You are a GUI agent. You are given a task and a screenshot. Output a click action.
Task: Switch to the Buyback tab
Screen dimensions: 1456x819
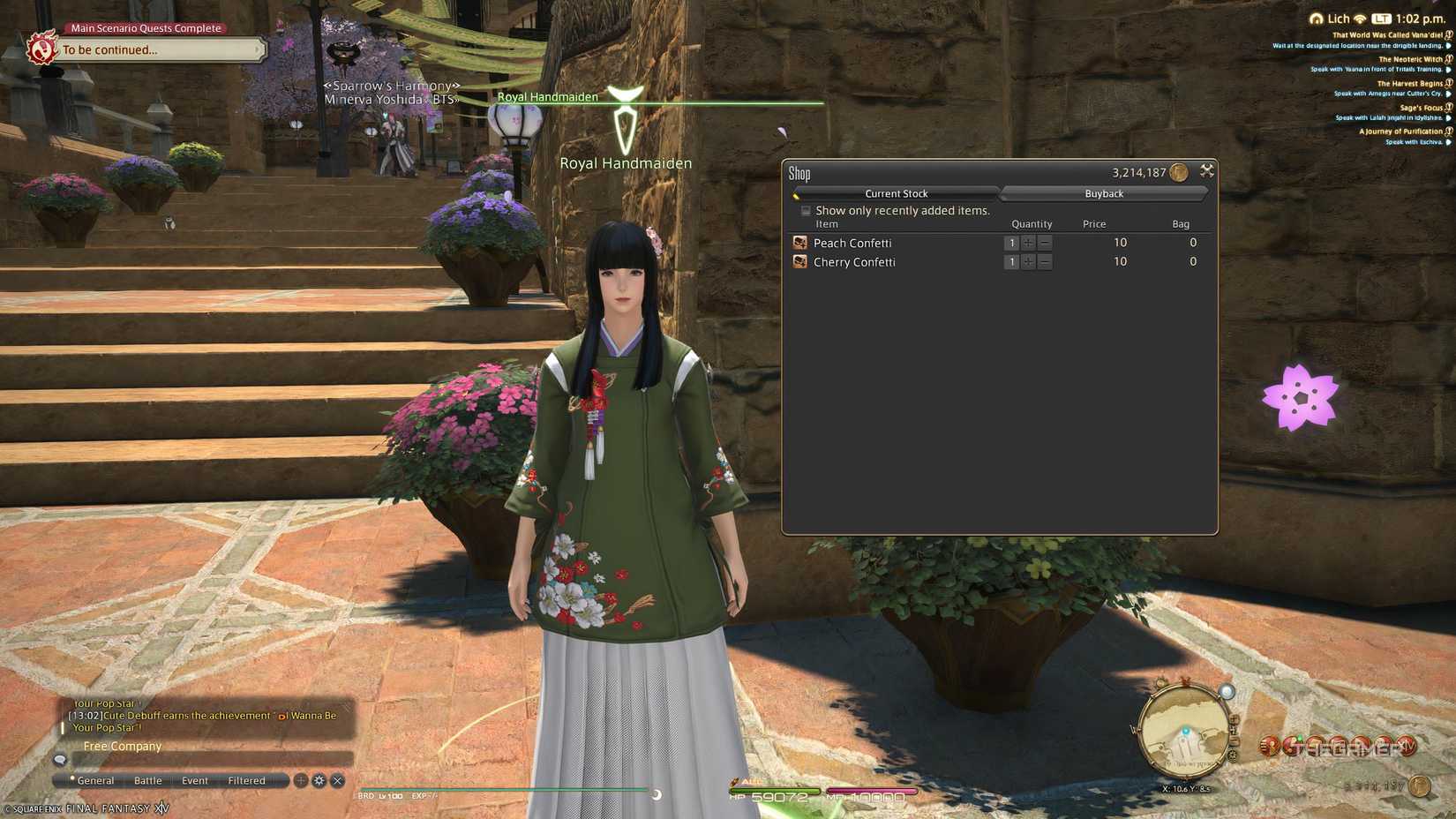pos(1104,193)
